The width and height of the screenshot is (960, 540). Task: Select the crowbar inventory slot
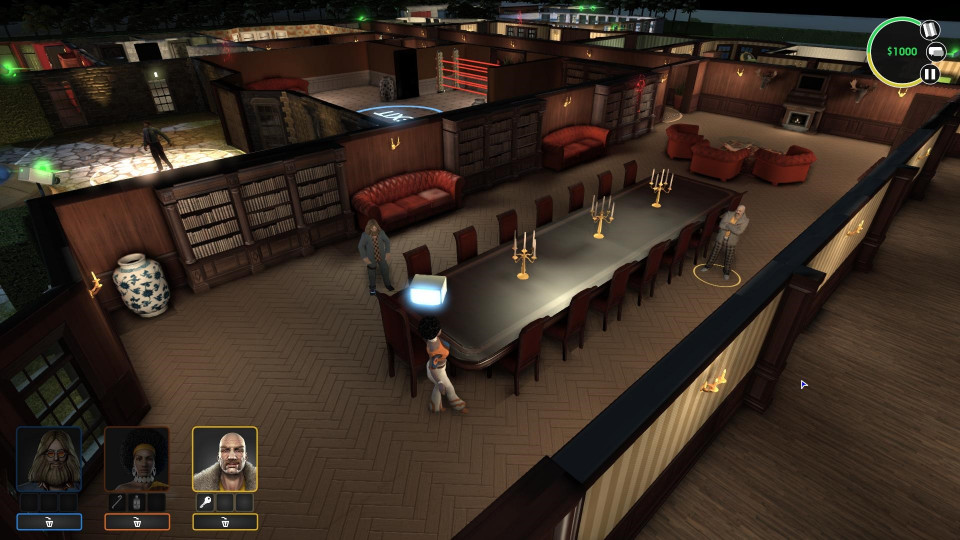click(119, 502)
